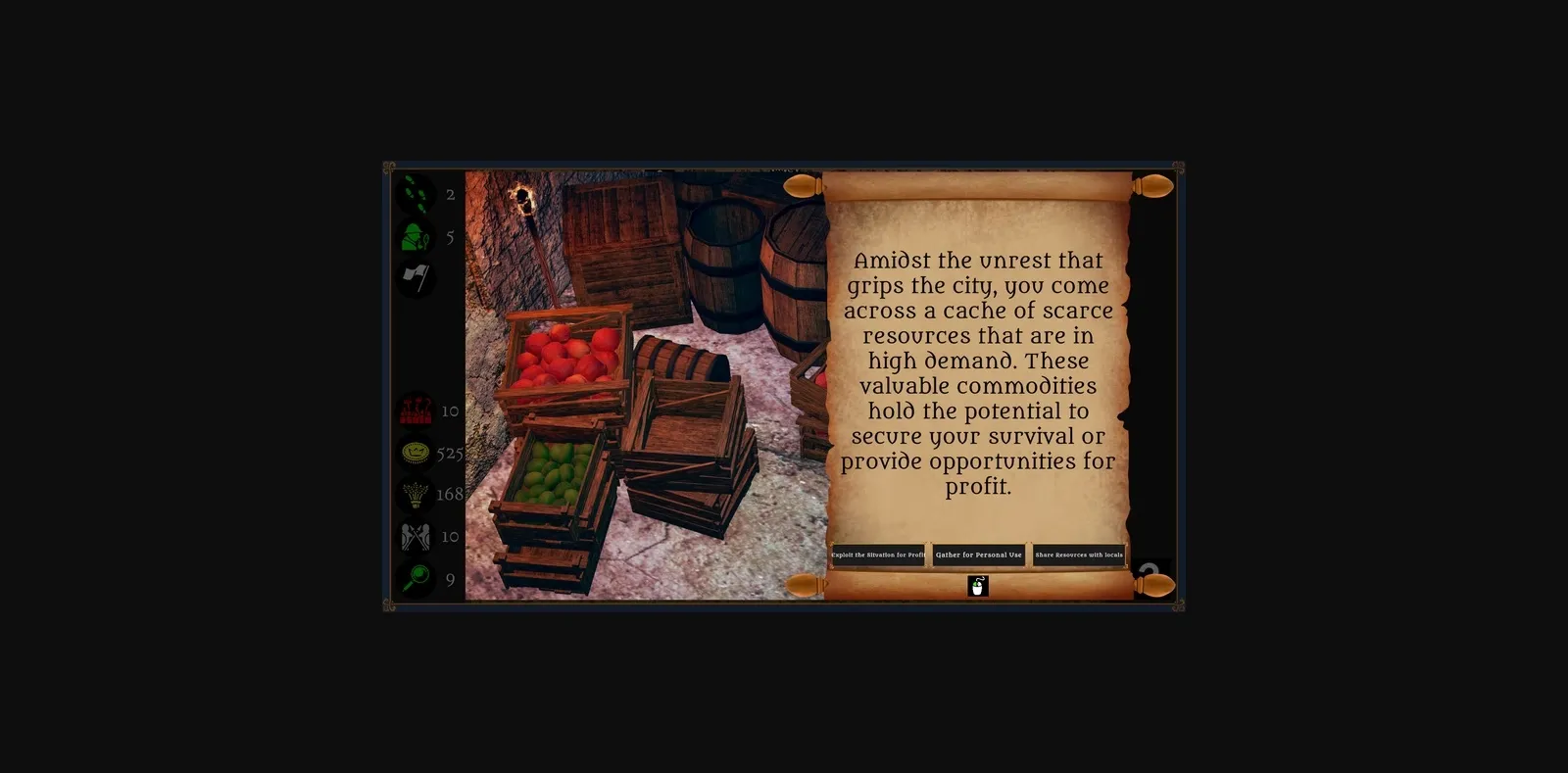
Task: Click the red unrest crowd icon
Action: point(416,410)
